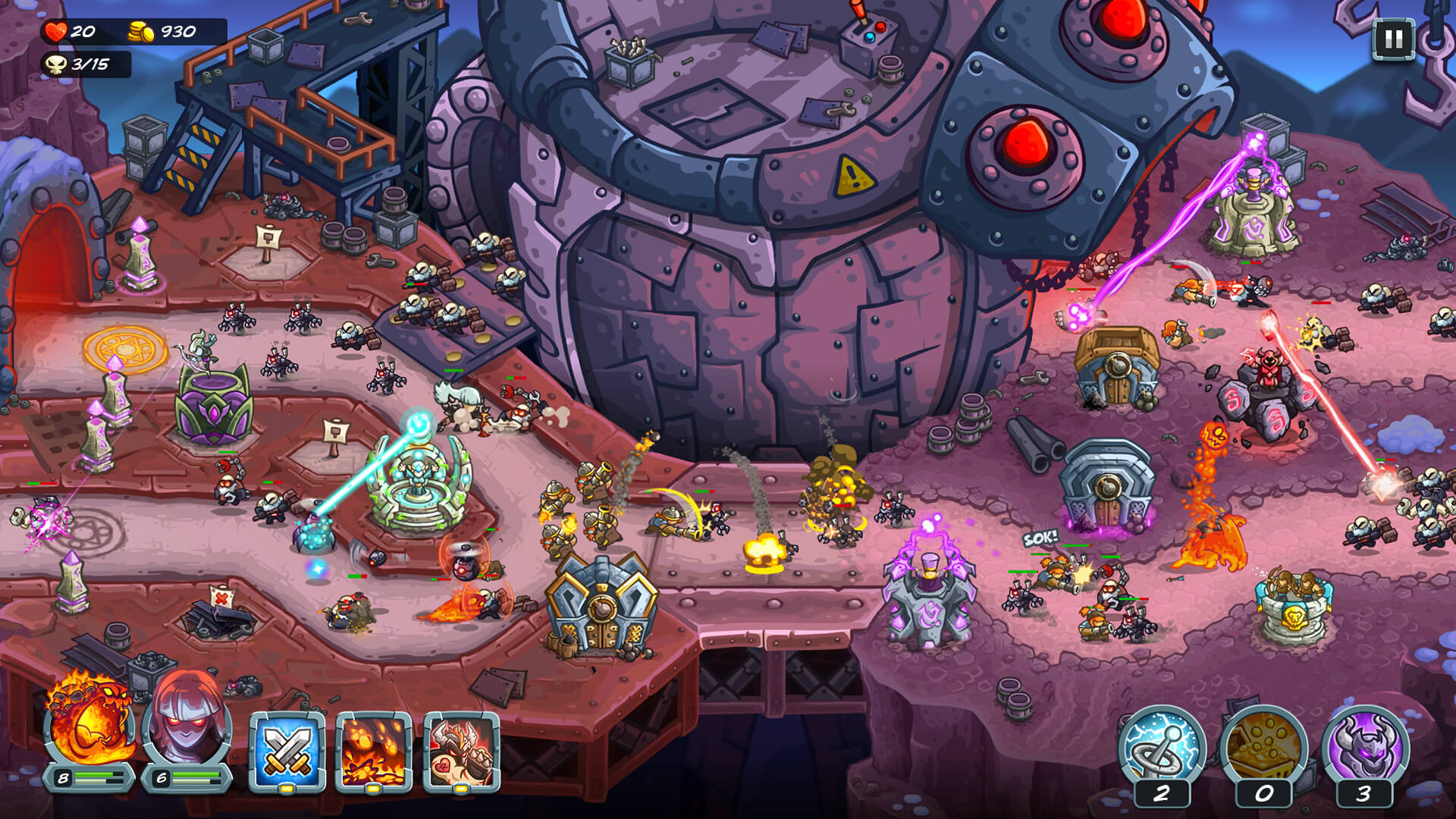Activate the horned warrior hero ability

pyautogui.click(x=461, y=751)
